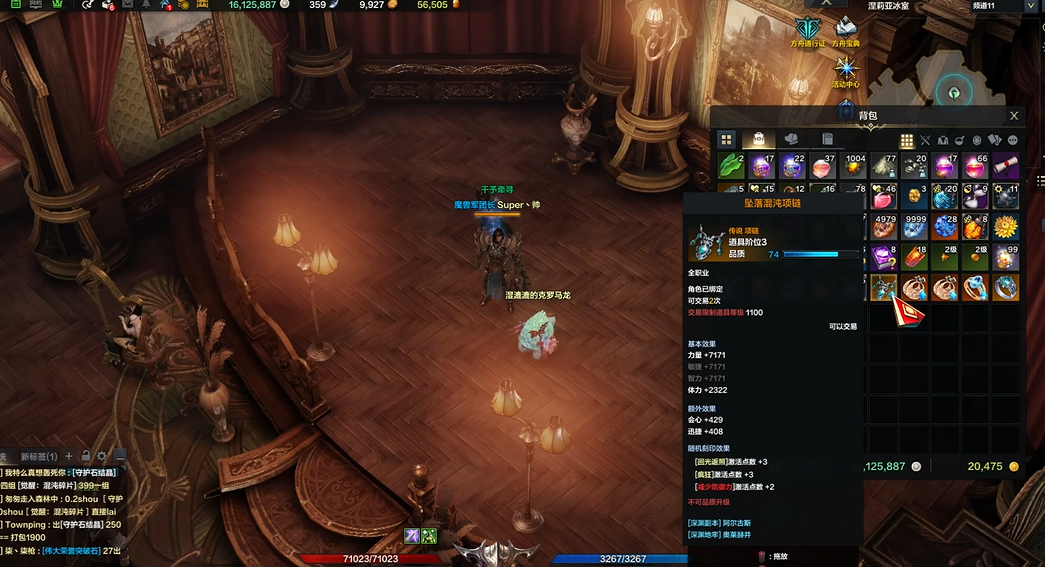Toggle the chat lock icon
Viewport: 1045px width, 567px height.
point(86,457)
